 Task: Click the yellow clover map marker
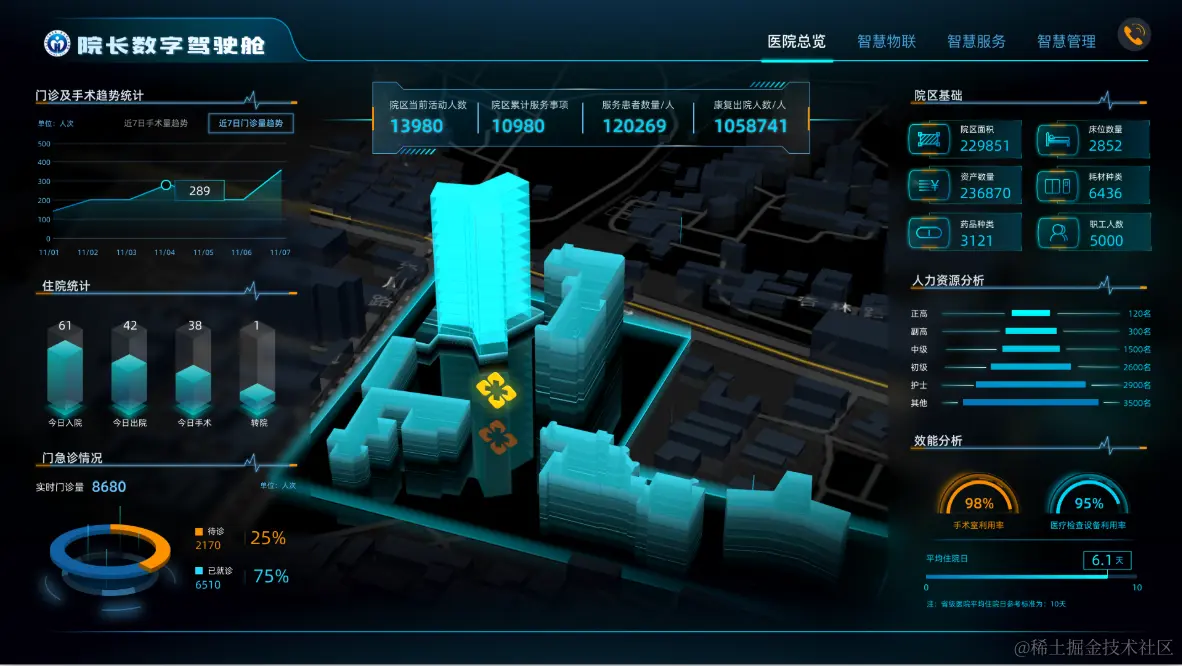[x=495, y=390]
